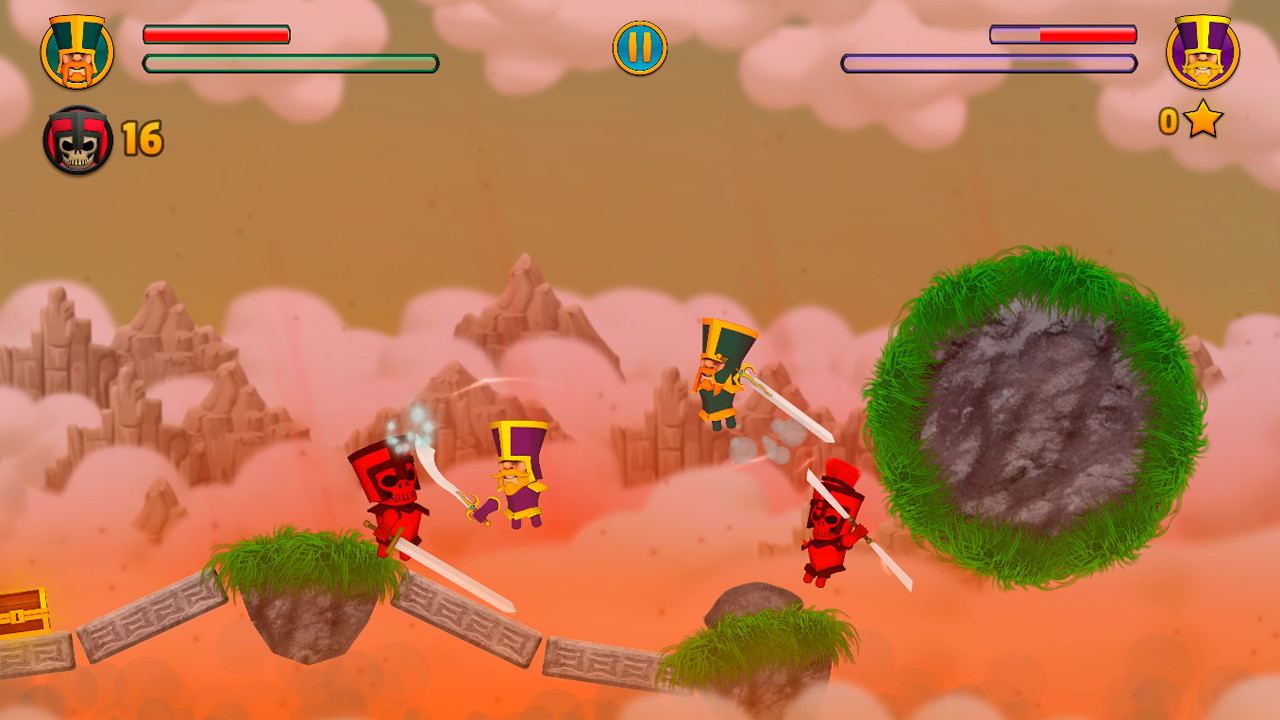Screen dimensions: 1280x720
Task: Tap the gold star score icon
Action: coord(1201,122)
